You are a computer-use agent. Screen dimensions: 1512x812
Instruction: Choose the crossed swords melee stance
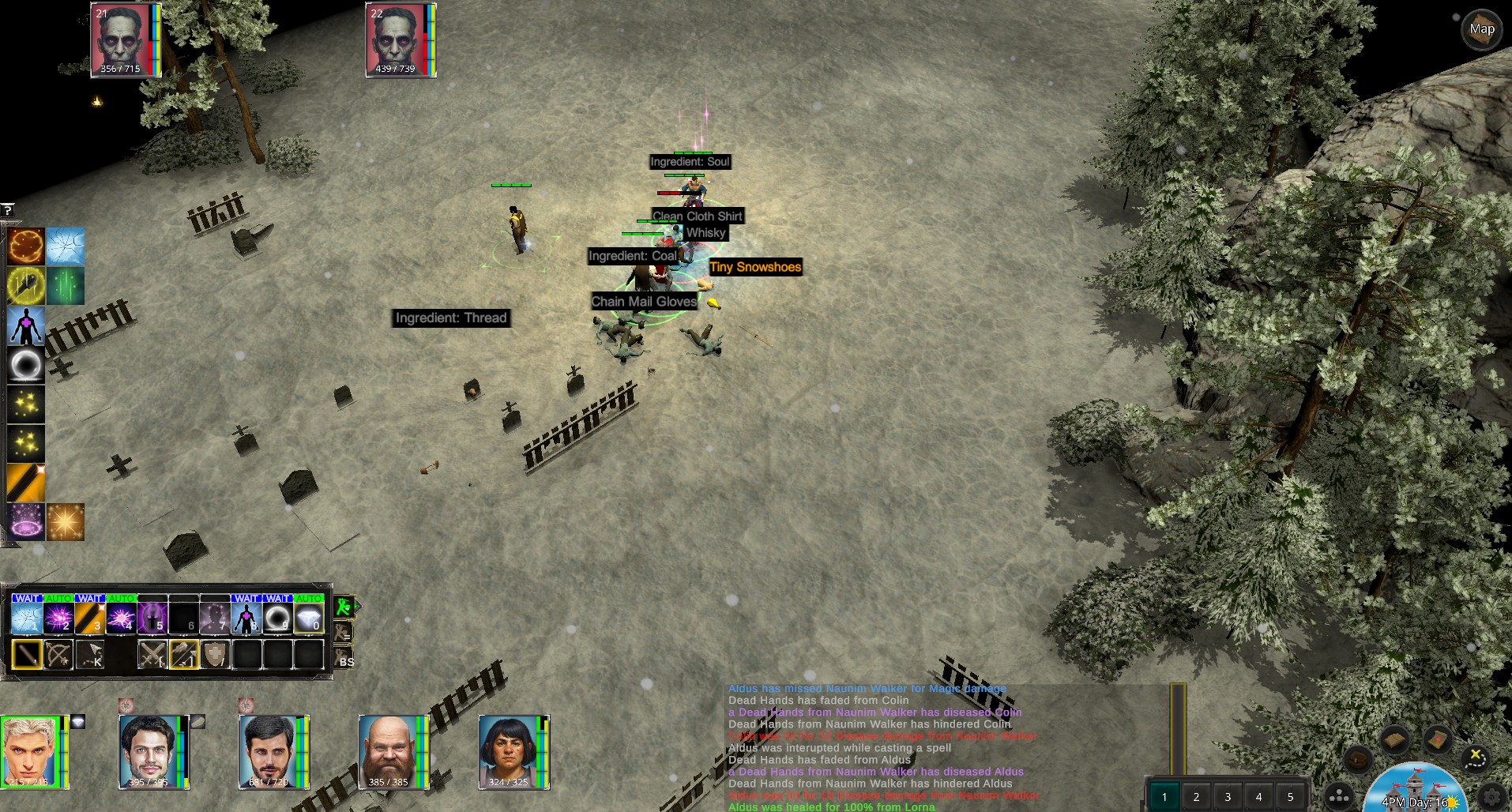coord(152,655)
